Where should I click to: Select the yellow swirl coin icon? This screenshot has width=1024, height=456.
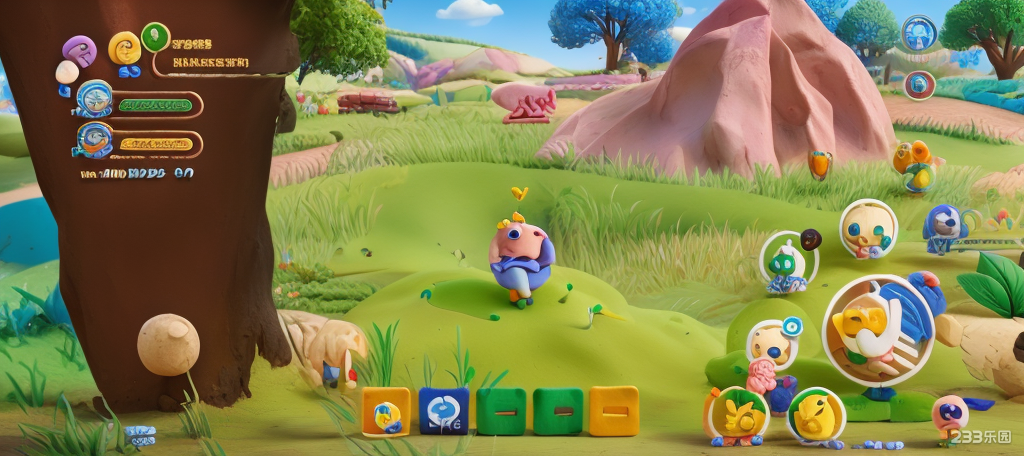(x=125, y=47)
